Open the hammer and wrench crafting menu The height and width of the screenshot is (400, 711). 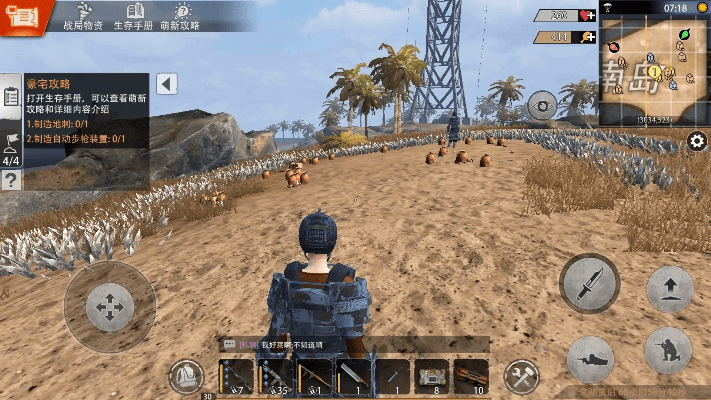[x=521, y=376]
